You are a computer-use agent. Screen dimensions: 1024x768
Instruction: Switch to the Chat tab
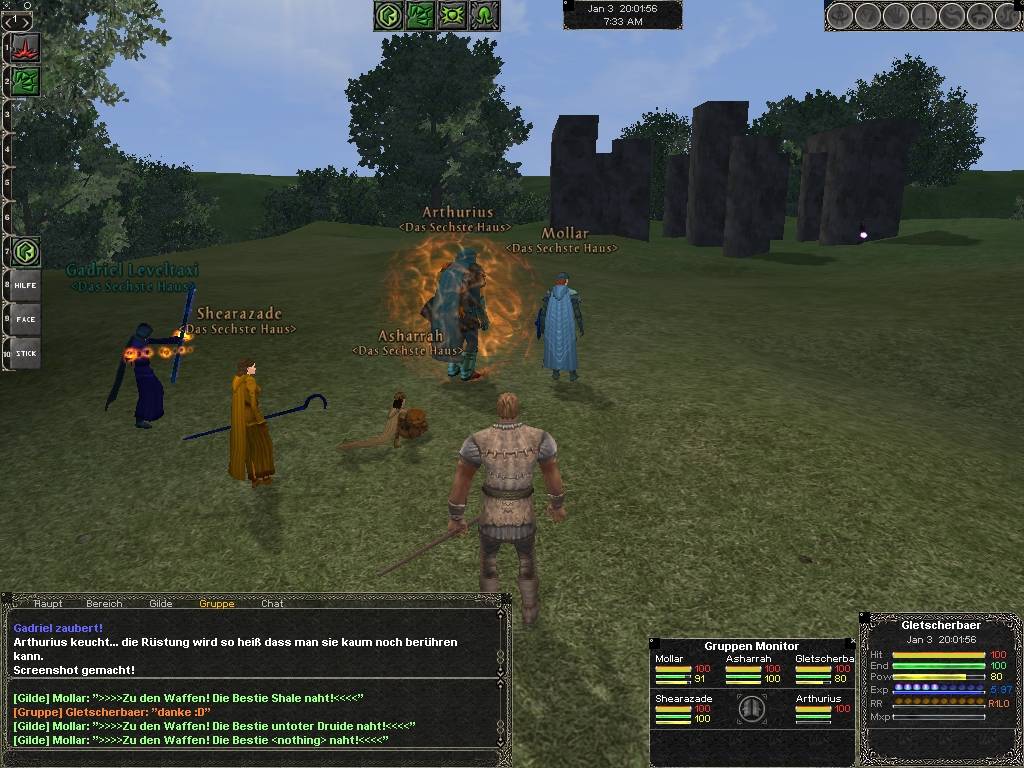pos(272,603)
